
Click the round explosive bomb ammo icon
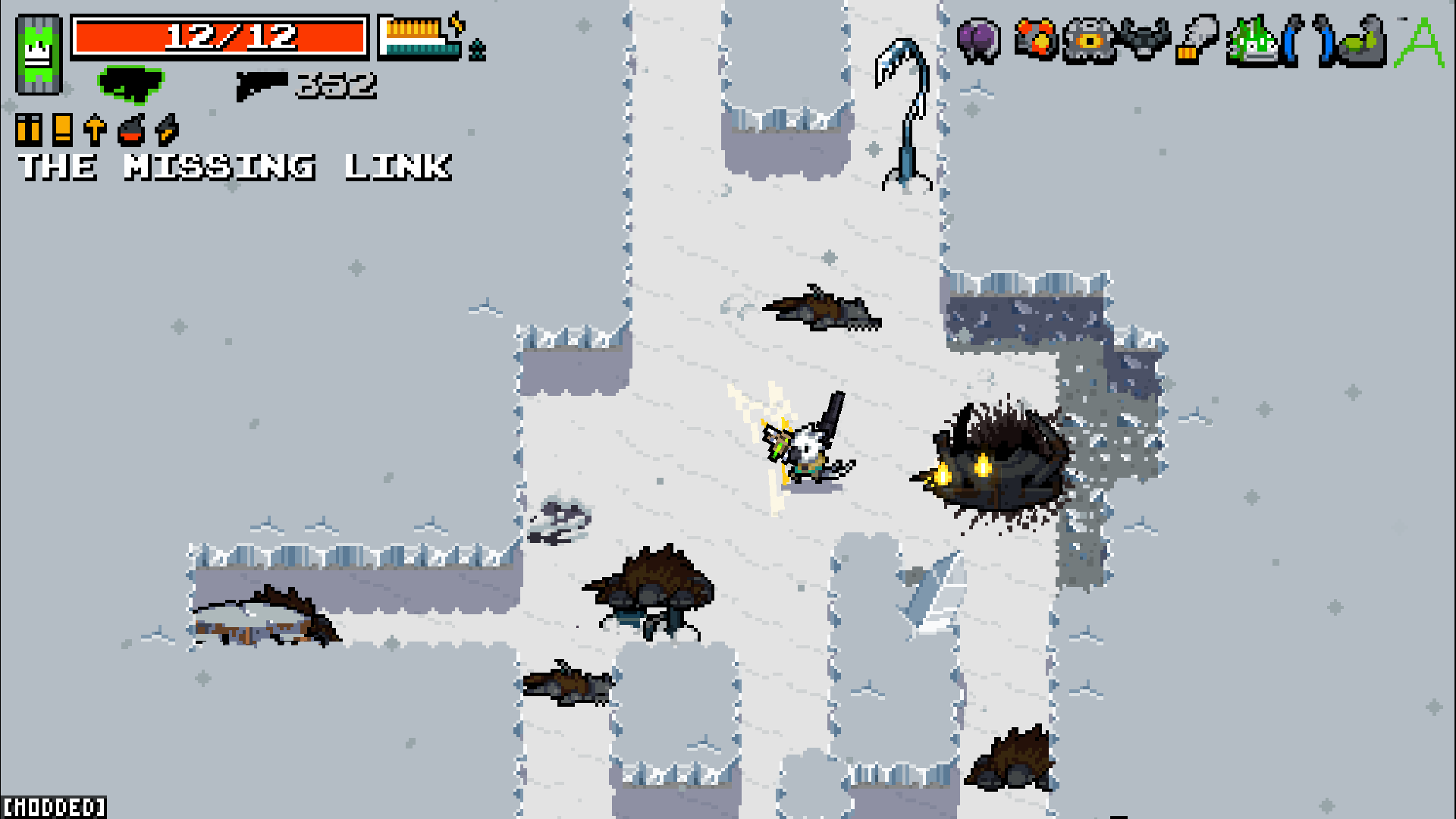click(x=131, y=130)
